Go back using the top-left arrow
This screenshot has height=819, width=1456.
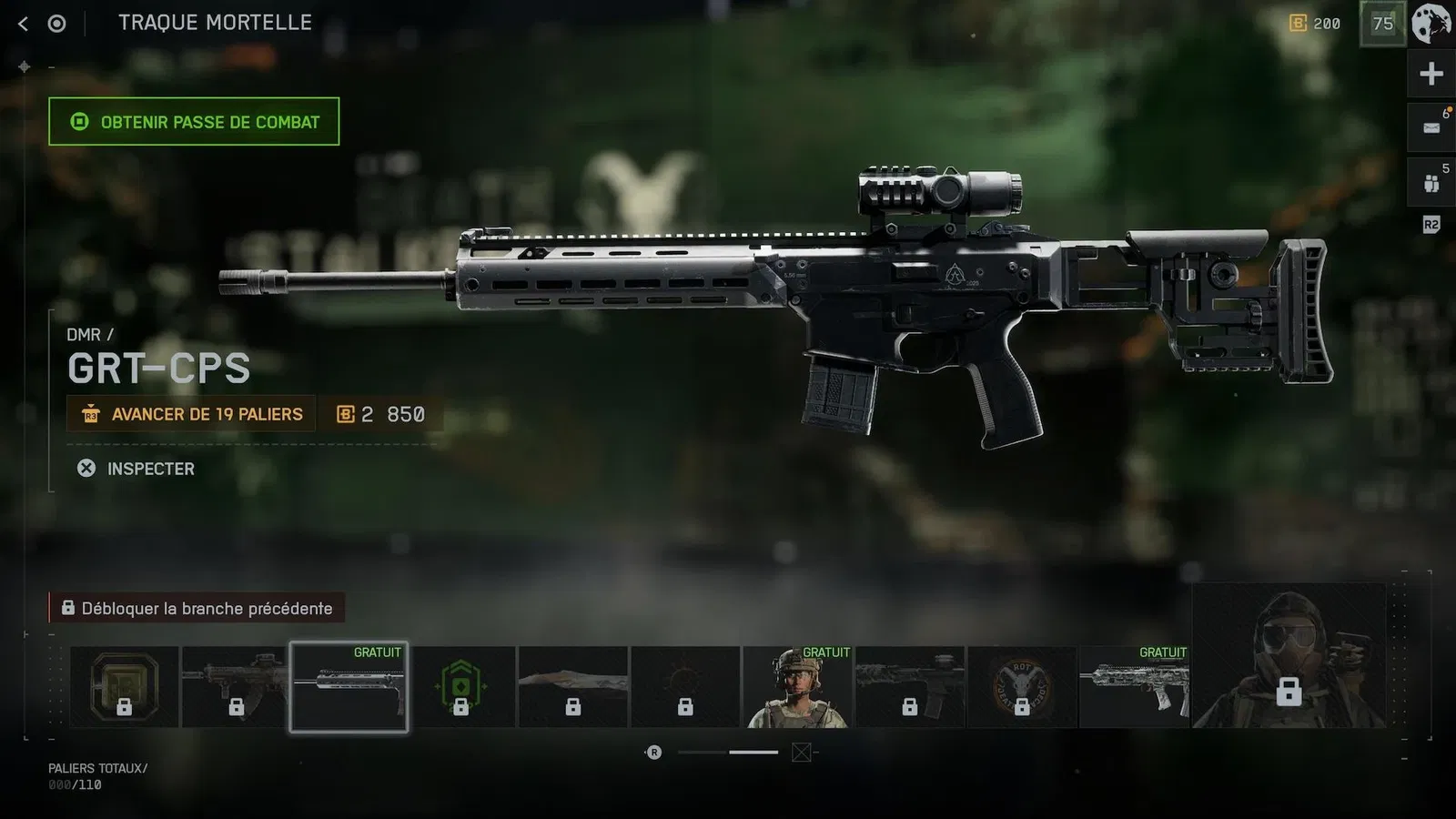pyautogui.click(x=24, y=24)
